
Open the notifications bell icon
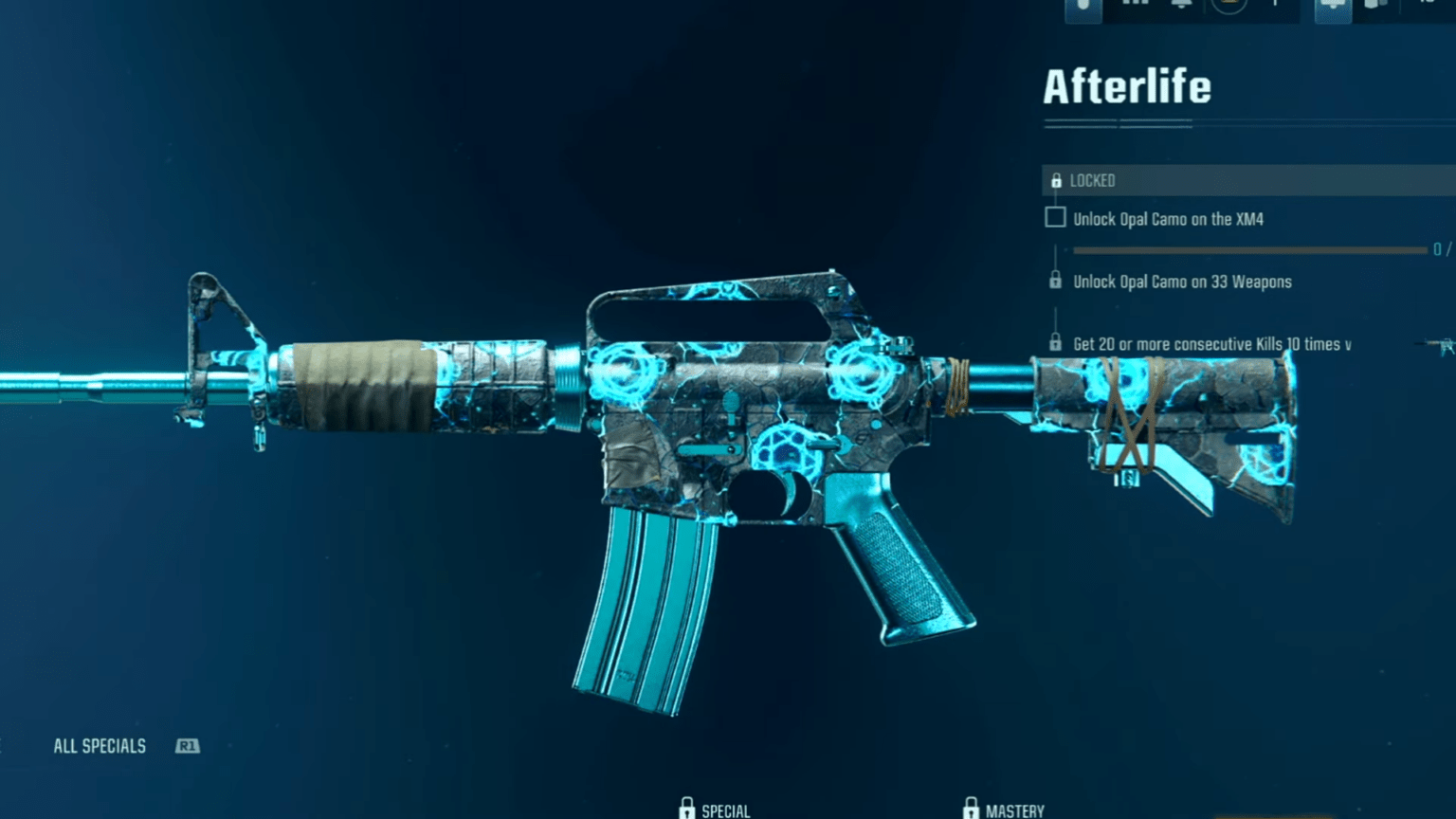click(1180, 8)
